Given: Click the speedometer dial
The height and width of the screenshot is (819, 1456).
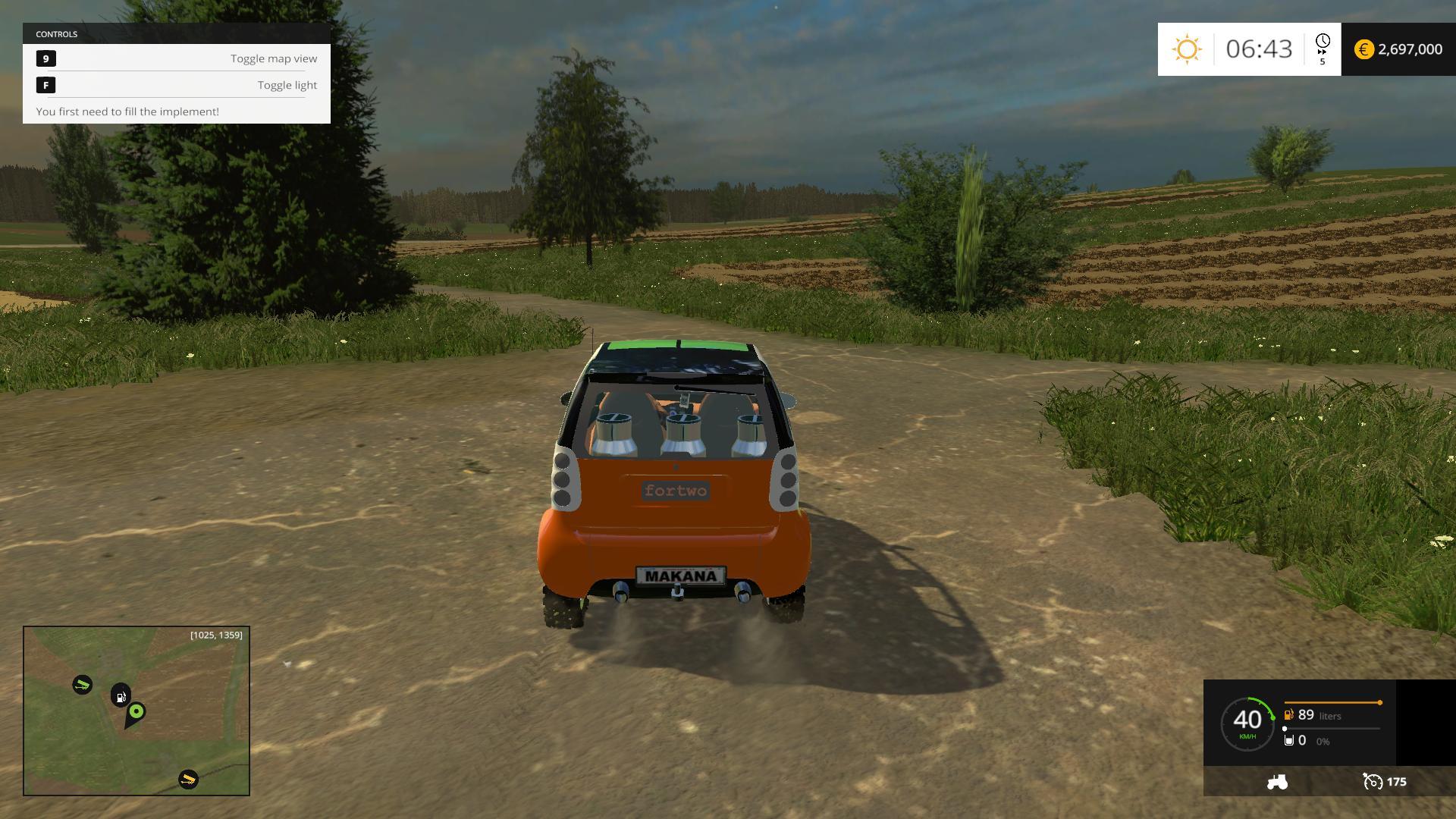Looking at the screenshot, I should pyautogui.click(x=1247, y=724).
